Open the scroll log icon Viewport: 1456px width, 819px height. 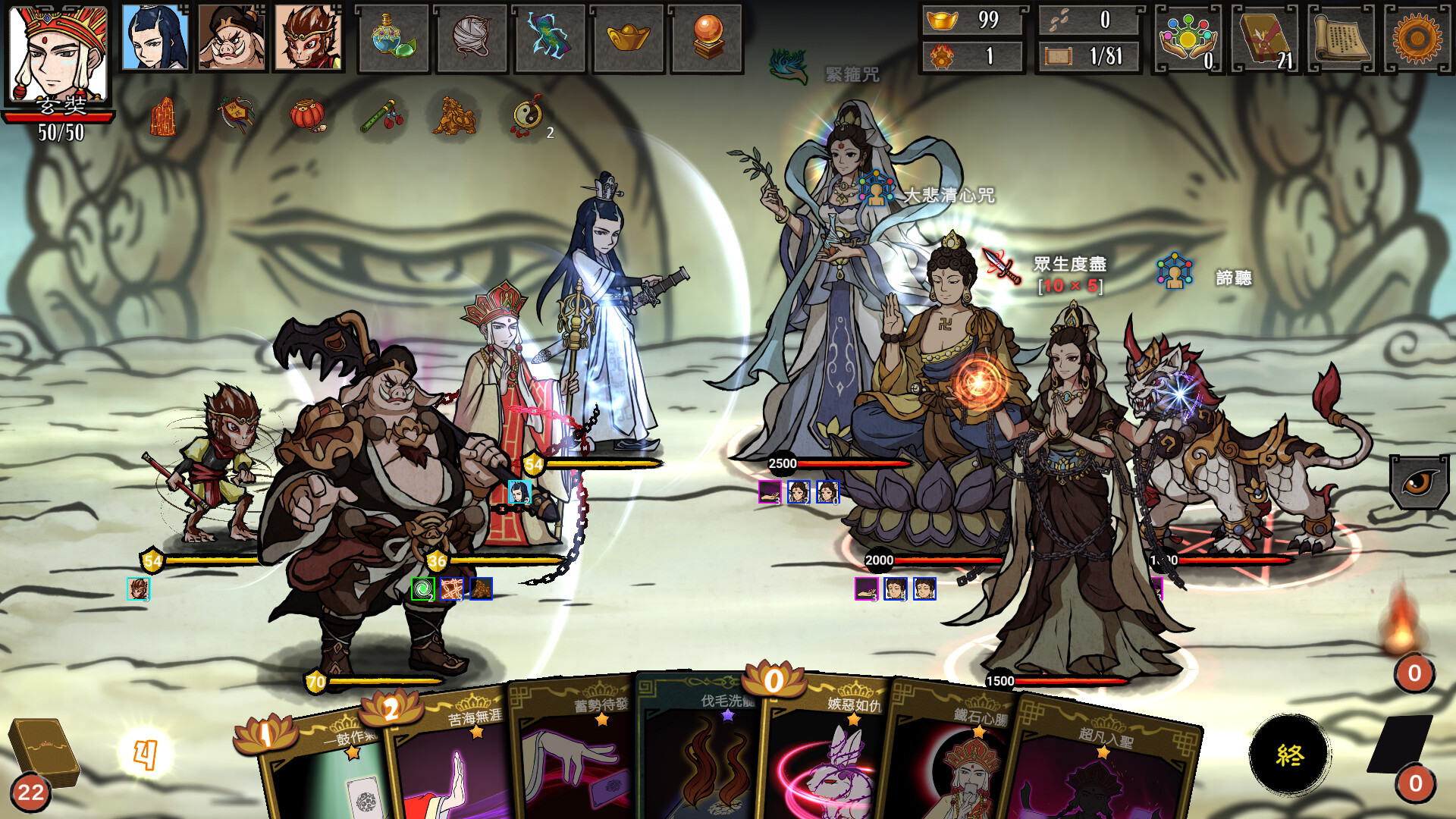[1341, 38]
